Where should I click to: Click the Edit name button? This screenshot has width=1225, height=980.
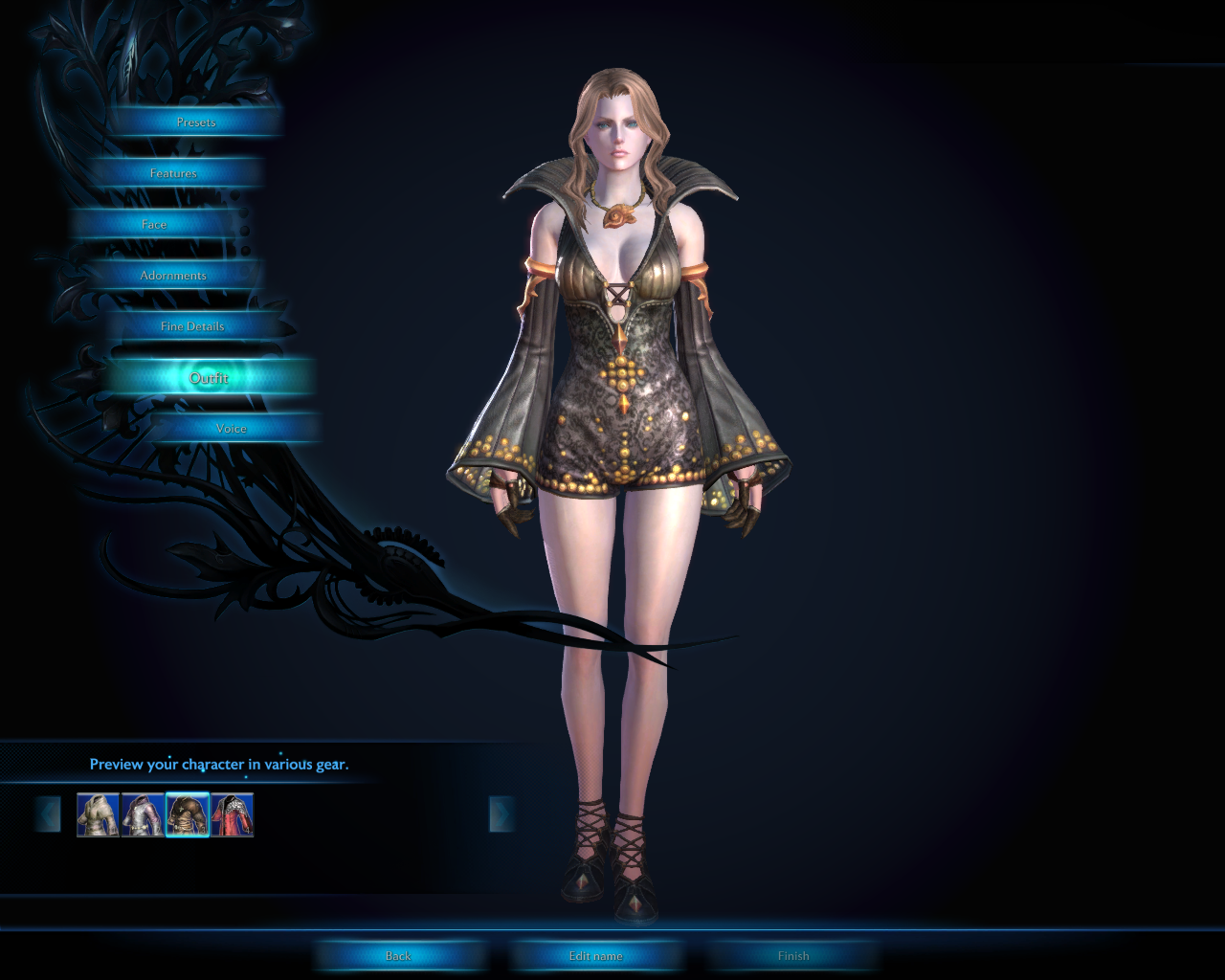click(595, 956)
